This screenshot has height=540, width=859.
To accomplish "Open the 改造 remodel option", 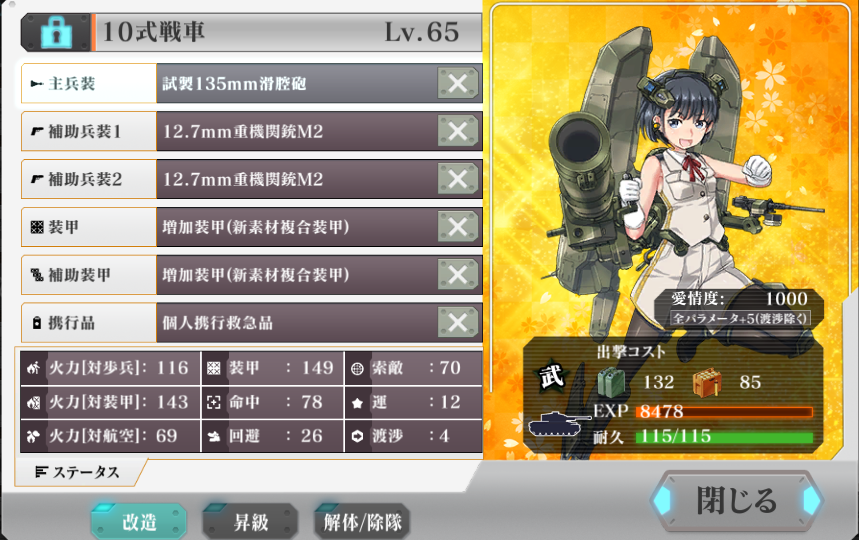I will [x=139, y=522].
